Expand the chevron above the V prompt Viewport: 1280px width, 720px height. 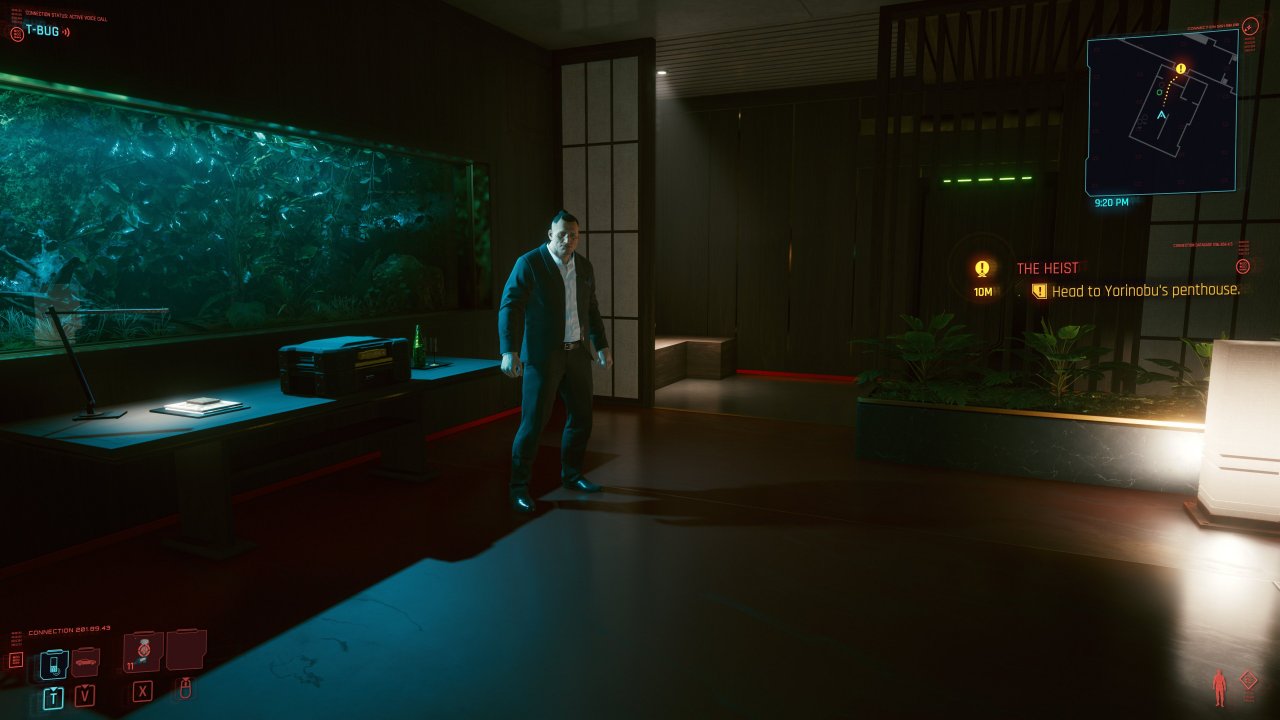click(x=84, y=686)
